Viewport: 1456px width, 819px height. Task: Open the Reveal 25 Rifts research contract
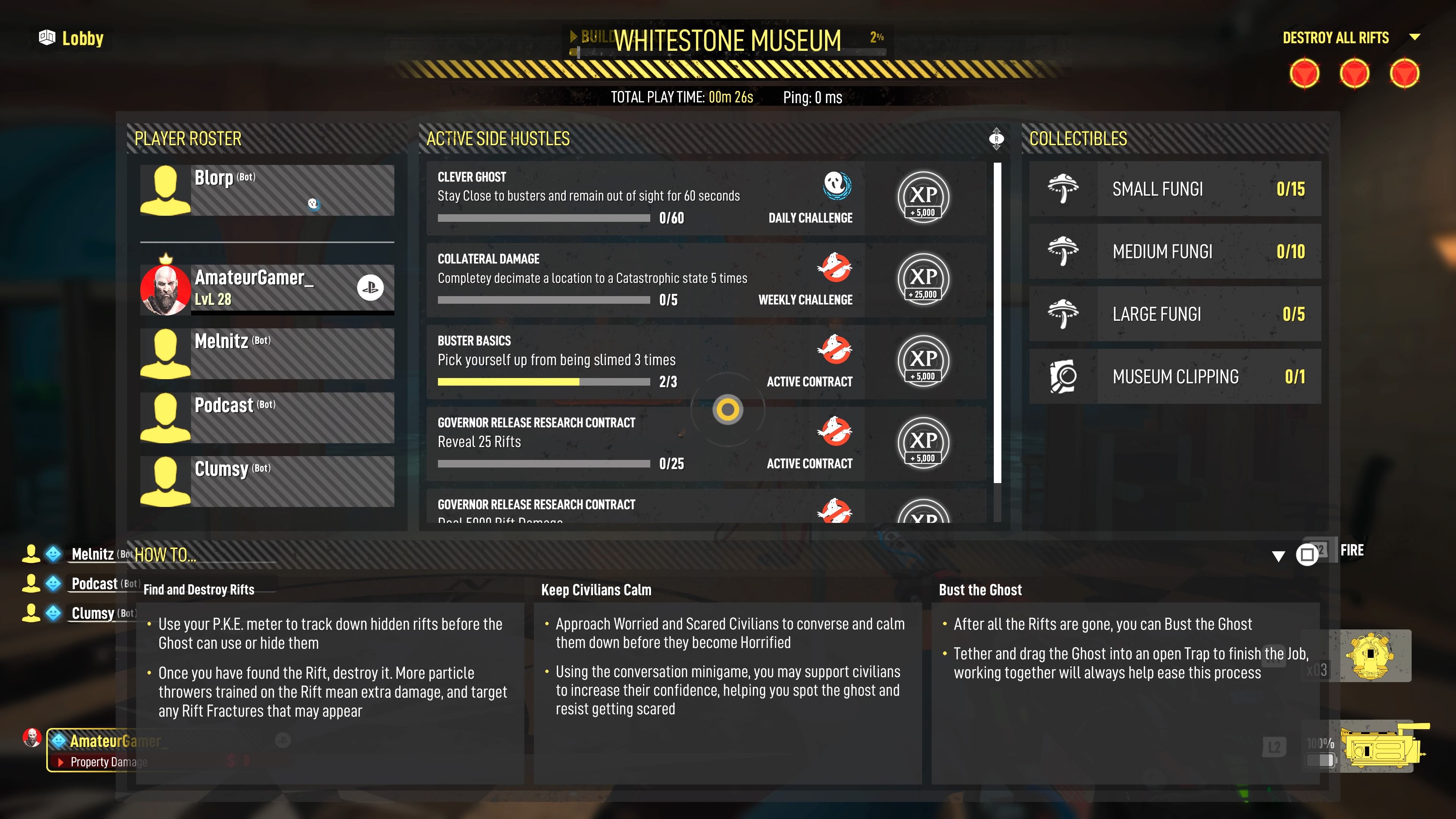(644, 443)
